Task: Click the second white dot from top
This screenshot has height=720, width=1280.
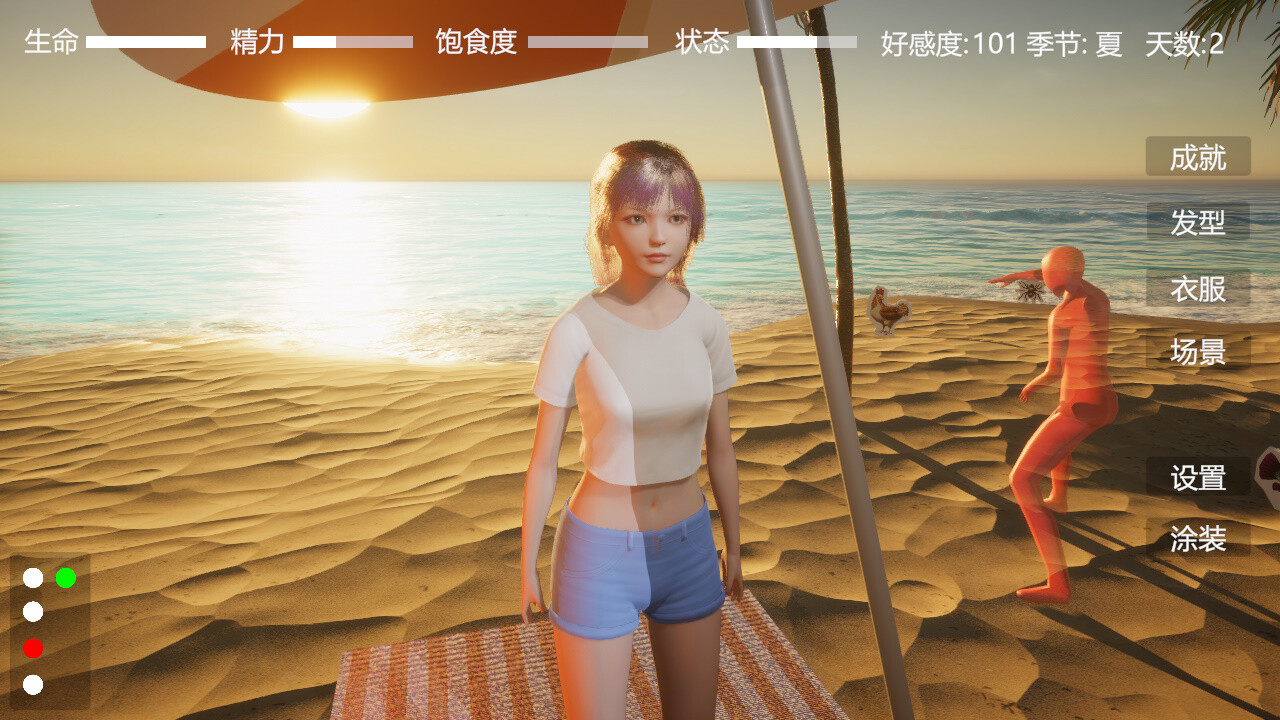Action: 33,613
